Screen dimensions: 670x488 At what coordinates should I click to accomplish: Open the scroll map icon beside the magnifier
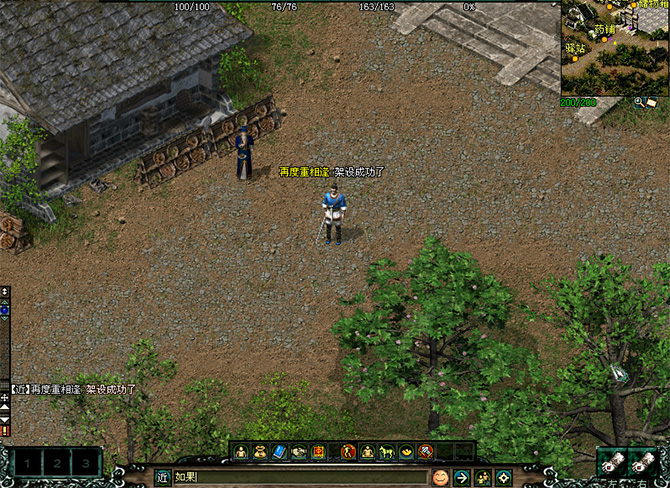652,101
